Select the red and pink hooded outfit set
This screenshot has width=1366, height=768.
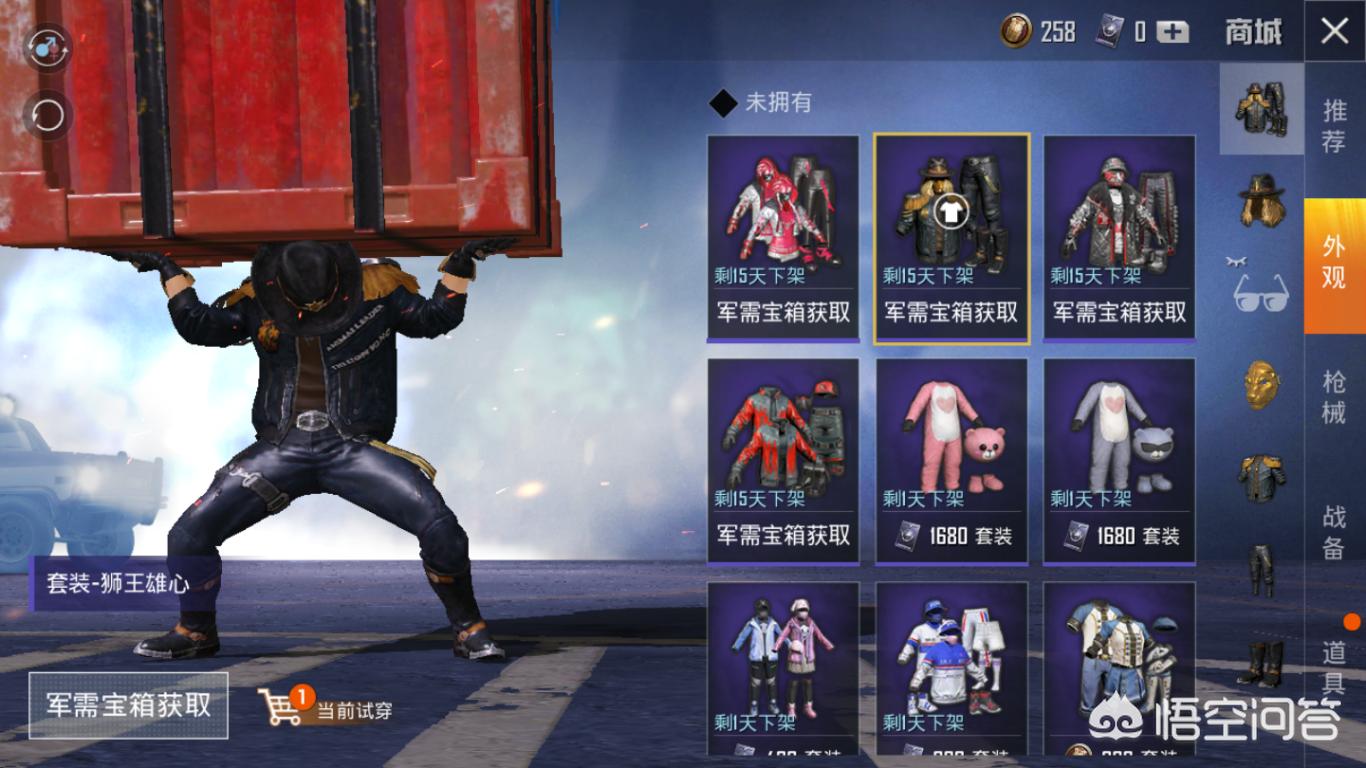(783, 238)
